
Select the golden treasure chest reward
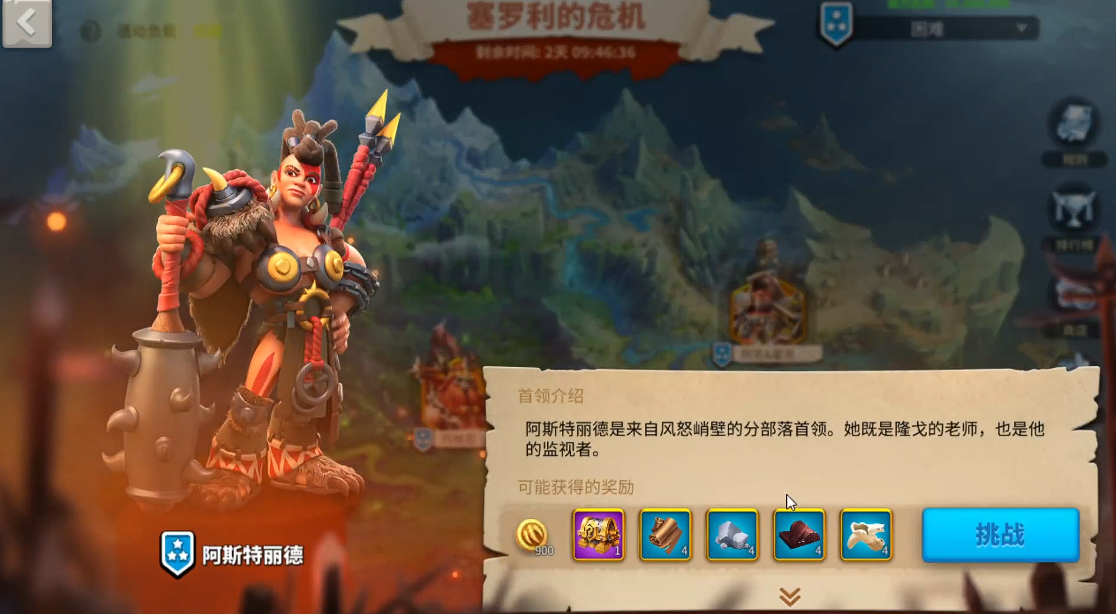[598, 535]
